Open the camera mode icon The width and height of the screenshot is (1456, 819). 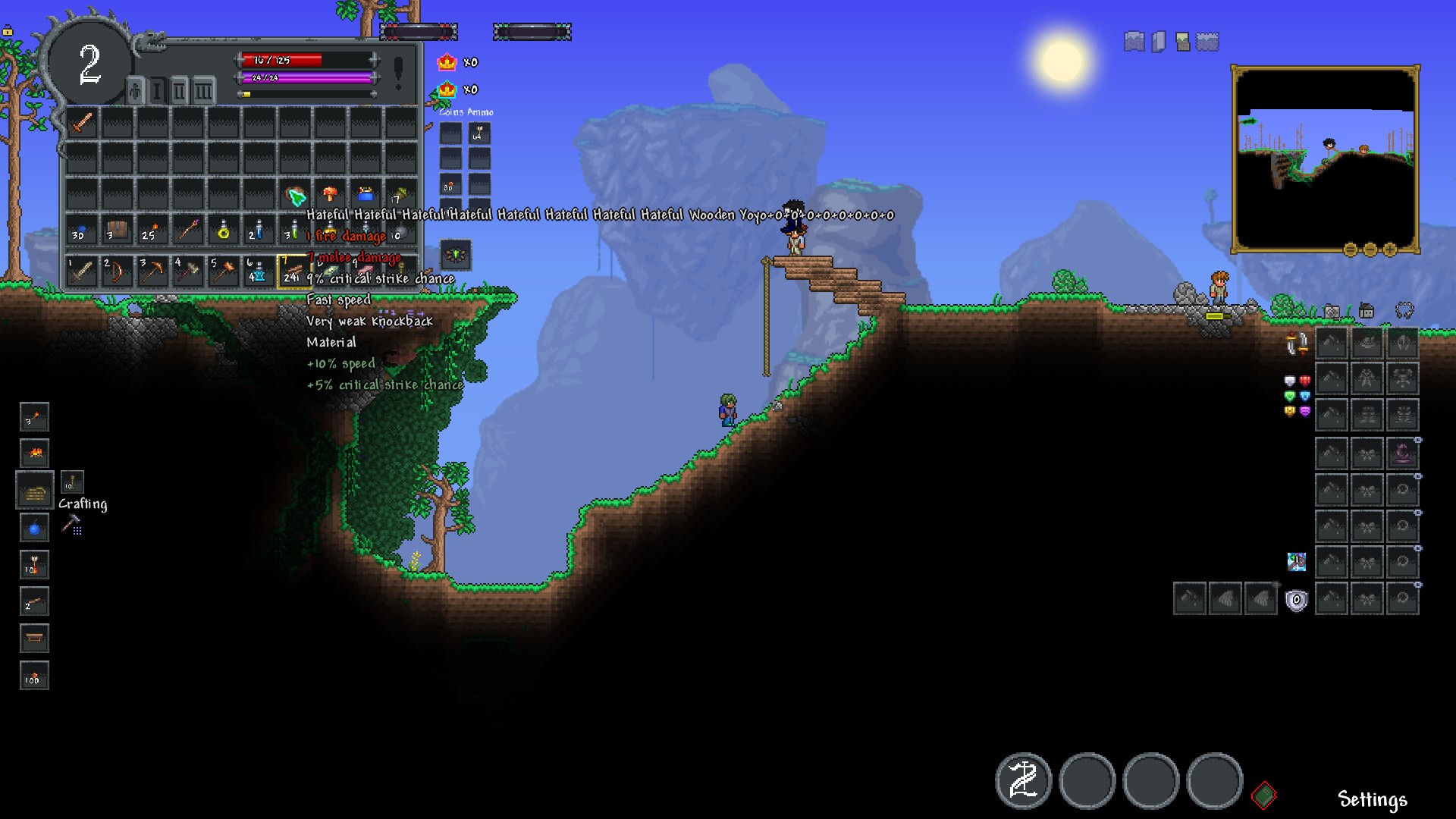pos(1332,311)
